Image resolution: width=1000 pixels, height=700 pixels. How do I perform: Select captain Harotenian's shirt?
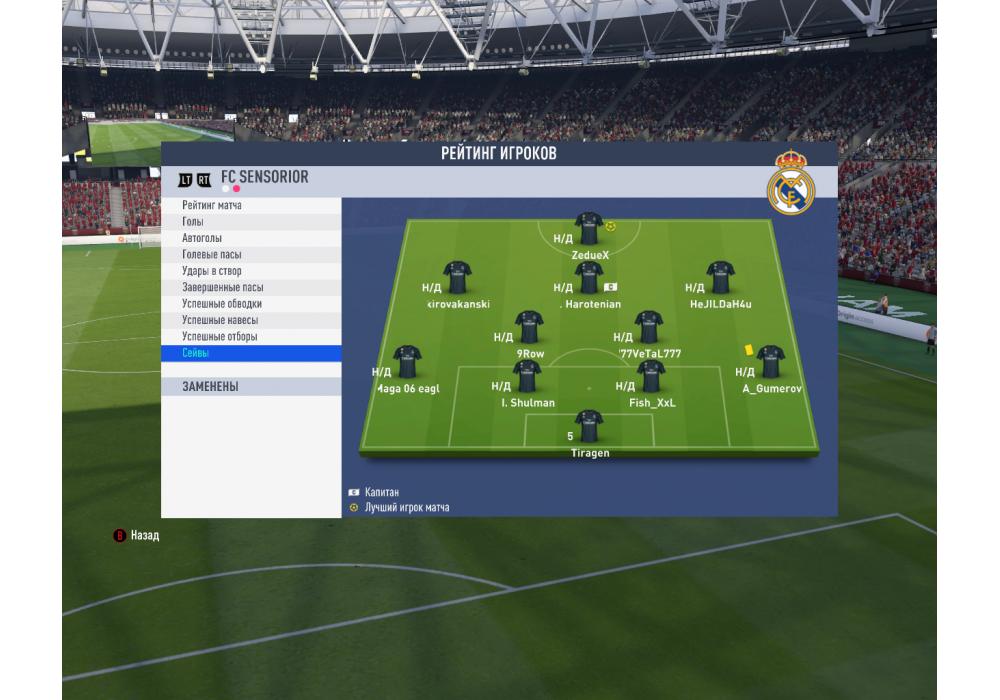[x=589, y=278]
